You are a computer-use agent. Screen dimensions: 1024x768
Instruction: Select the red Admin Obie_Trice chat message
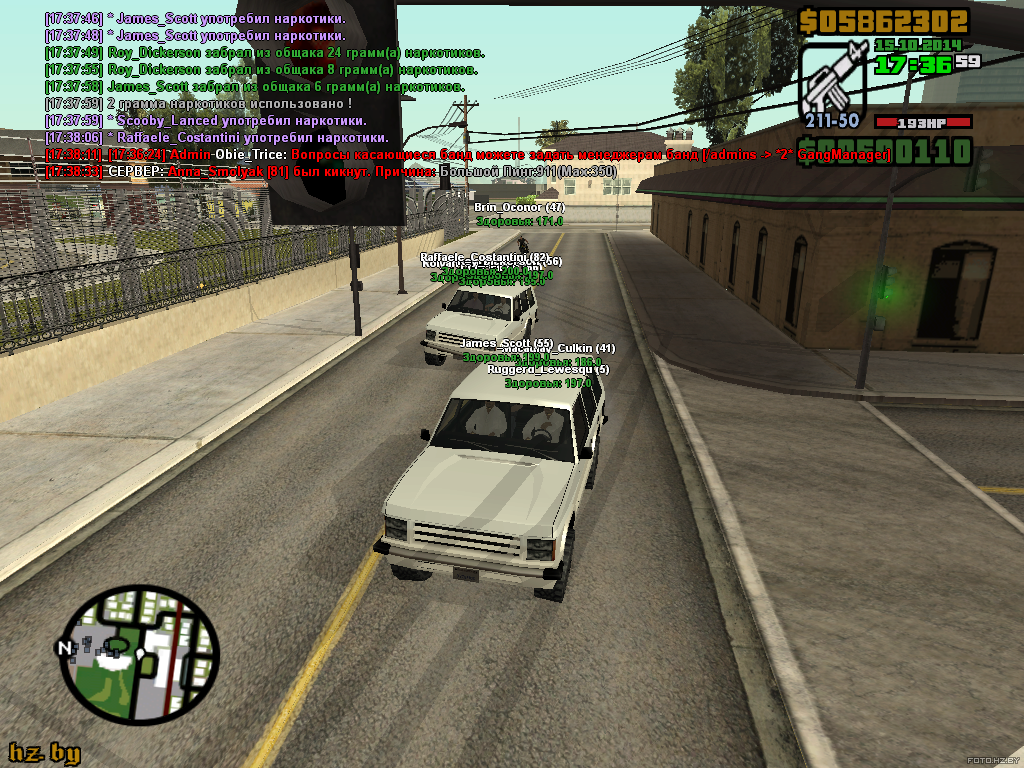click(x=468, y=155)
